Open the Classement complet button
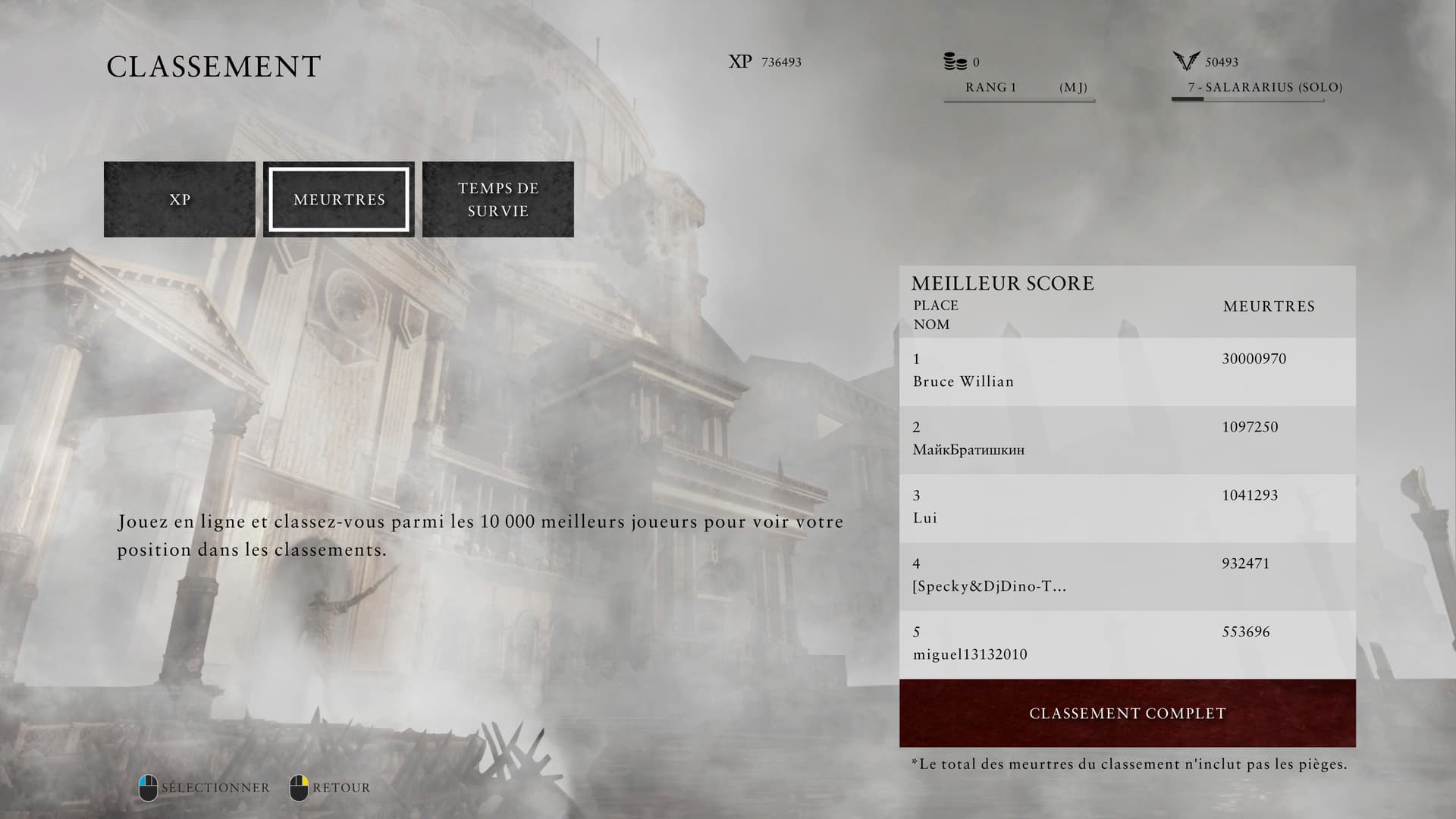1456x819 pixels. tap(1127, 714)
